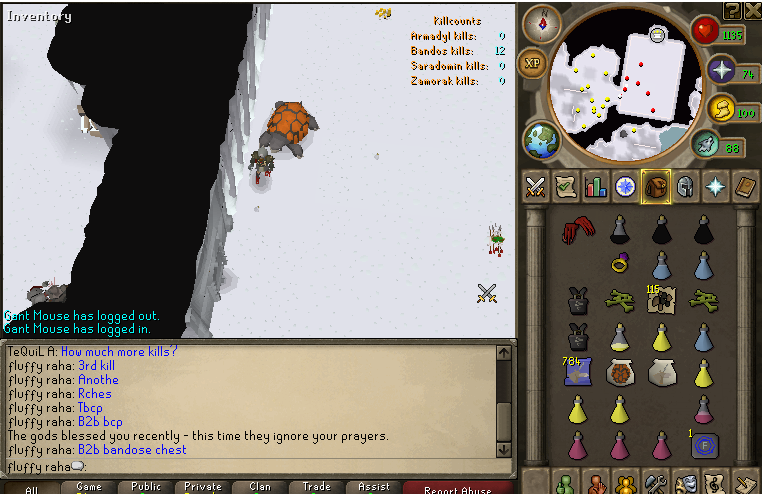
Task: Open the world map globe
Action: [542, 140]
